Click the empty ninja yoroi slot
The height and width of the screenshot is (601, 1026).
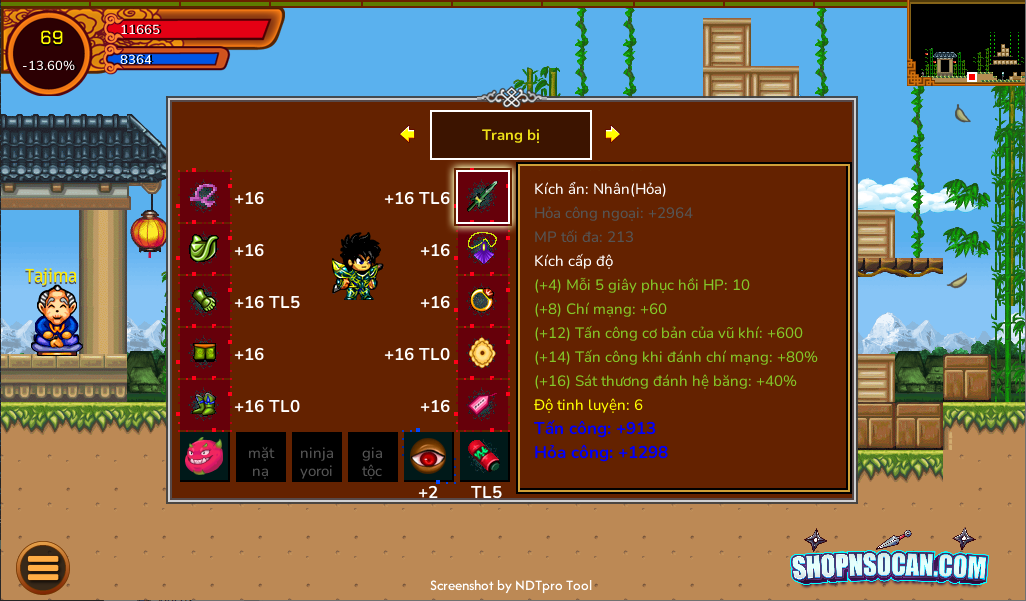click(317, 457)
